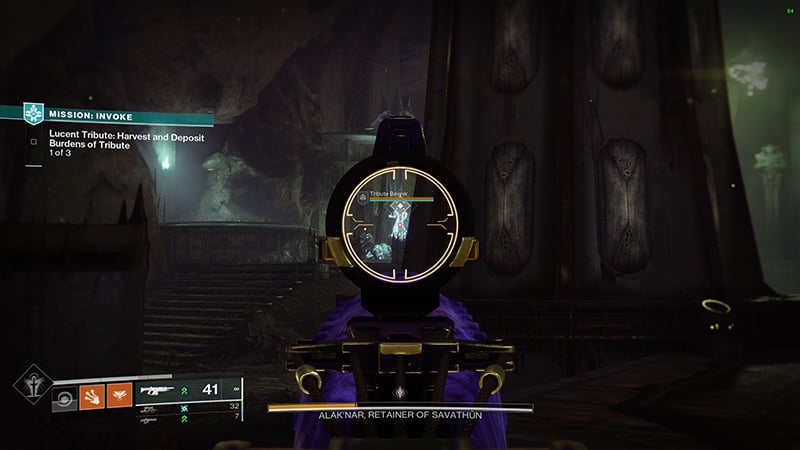Click the Lucent Tribute objective entry

pos(125,139)
